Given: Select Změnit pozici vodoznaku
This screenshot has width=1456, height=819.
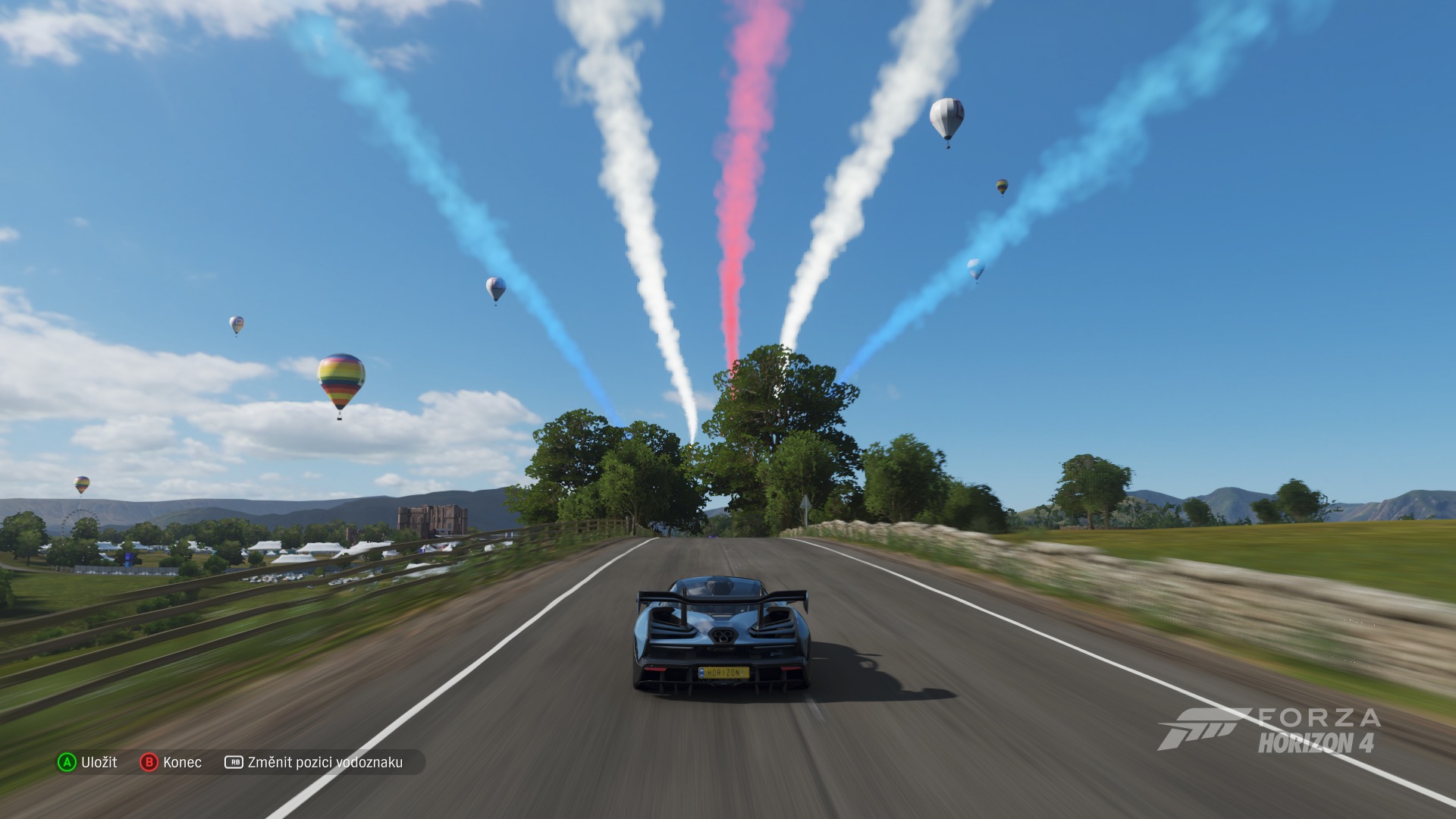Looking at the screenshot, I should [x=314, y=762].
